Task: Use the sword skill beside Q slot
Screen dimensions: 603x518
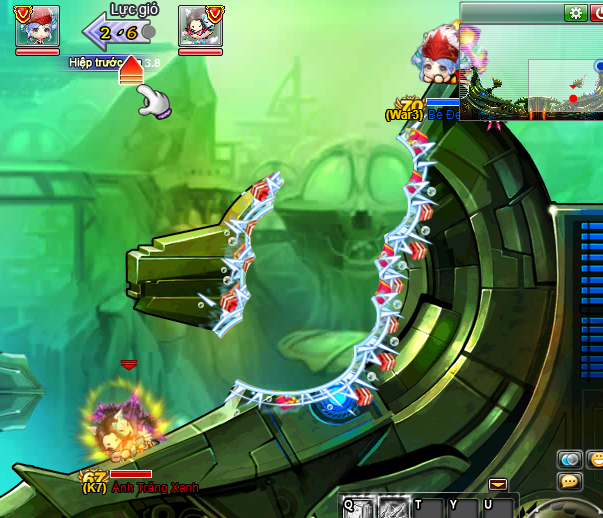Action: [391, 507]
